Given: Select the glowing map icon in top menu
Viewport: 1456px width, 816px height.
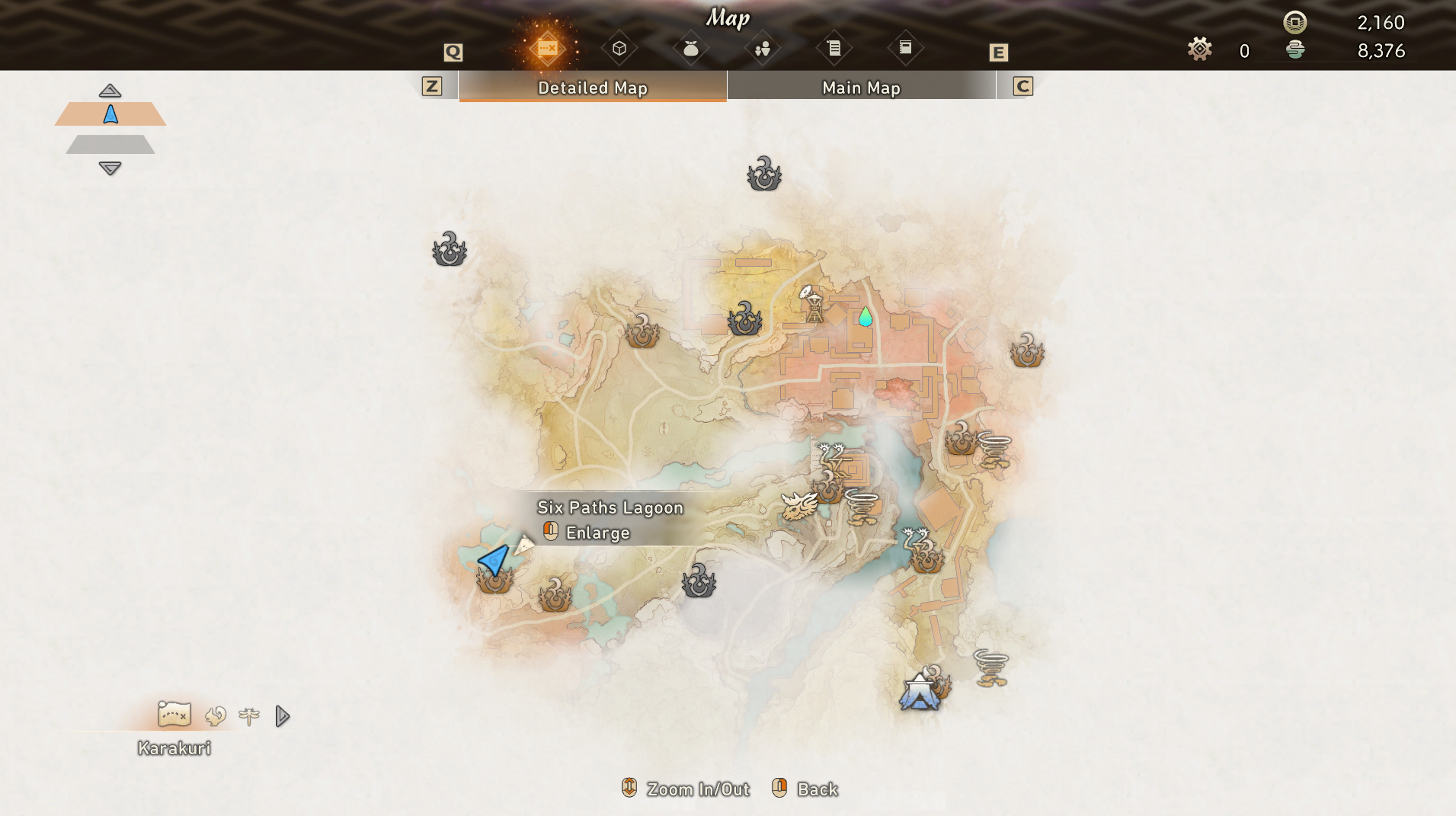Looking at the screenshot, I should 547,49.
